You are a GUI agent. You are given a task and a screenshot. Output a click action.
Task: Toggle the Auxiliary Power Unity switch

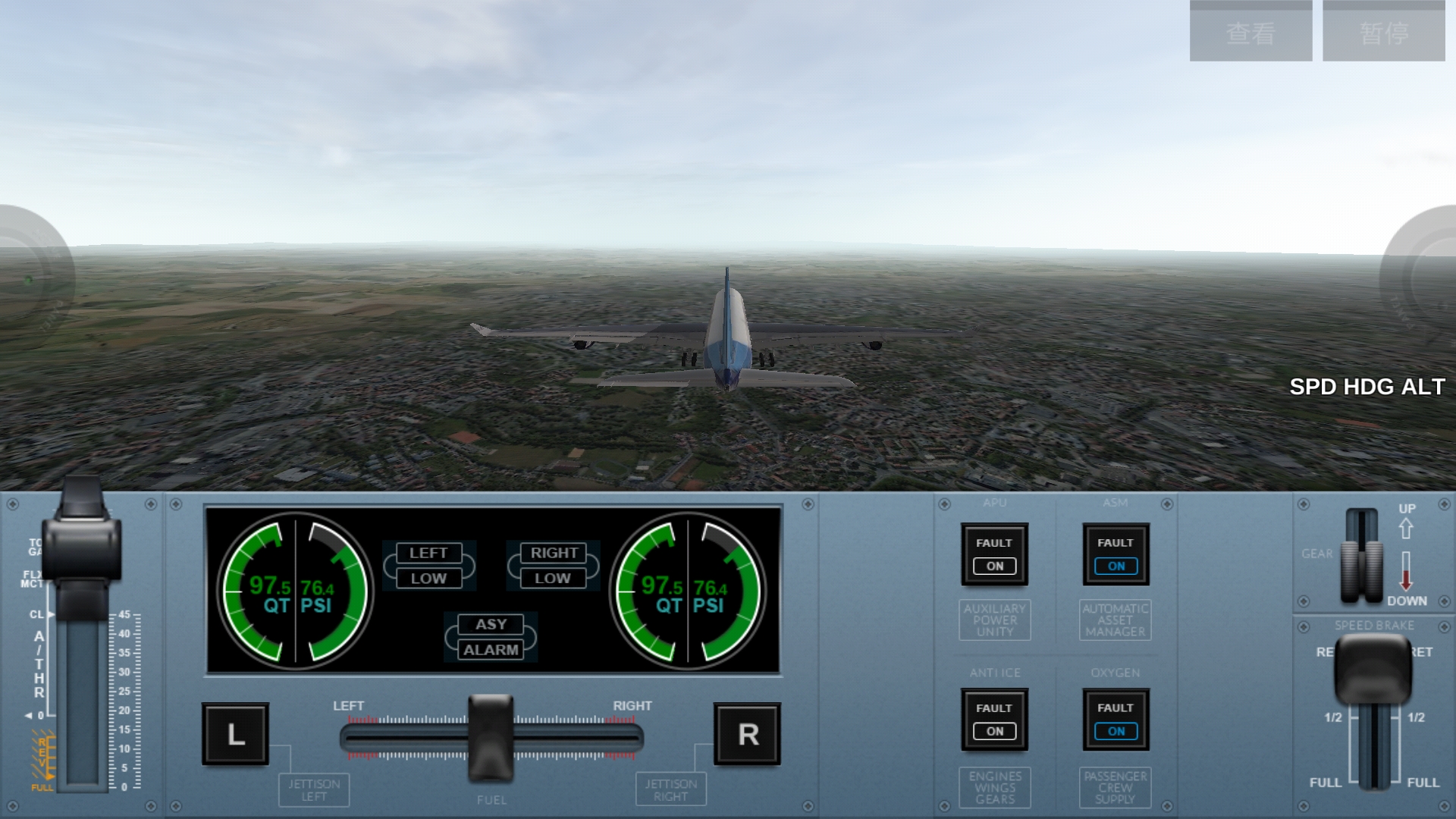click(x=994, y=554)
